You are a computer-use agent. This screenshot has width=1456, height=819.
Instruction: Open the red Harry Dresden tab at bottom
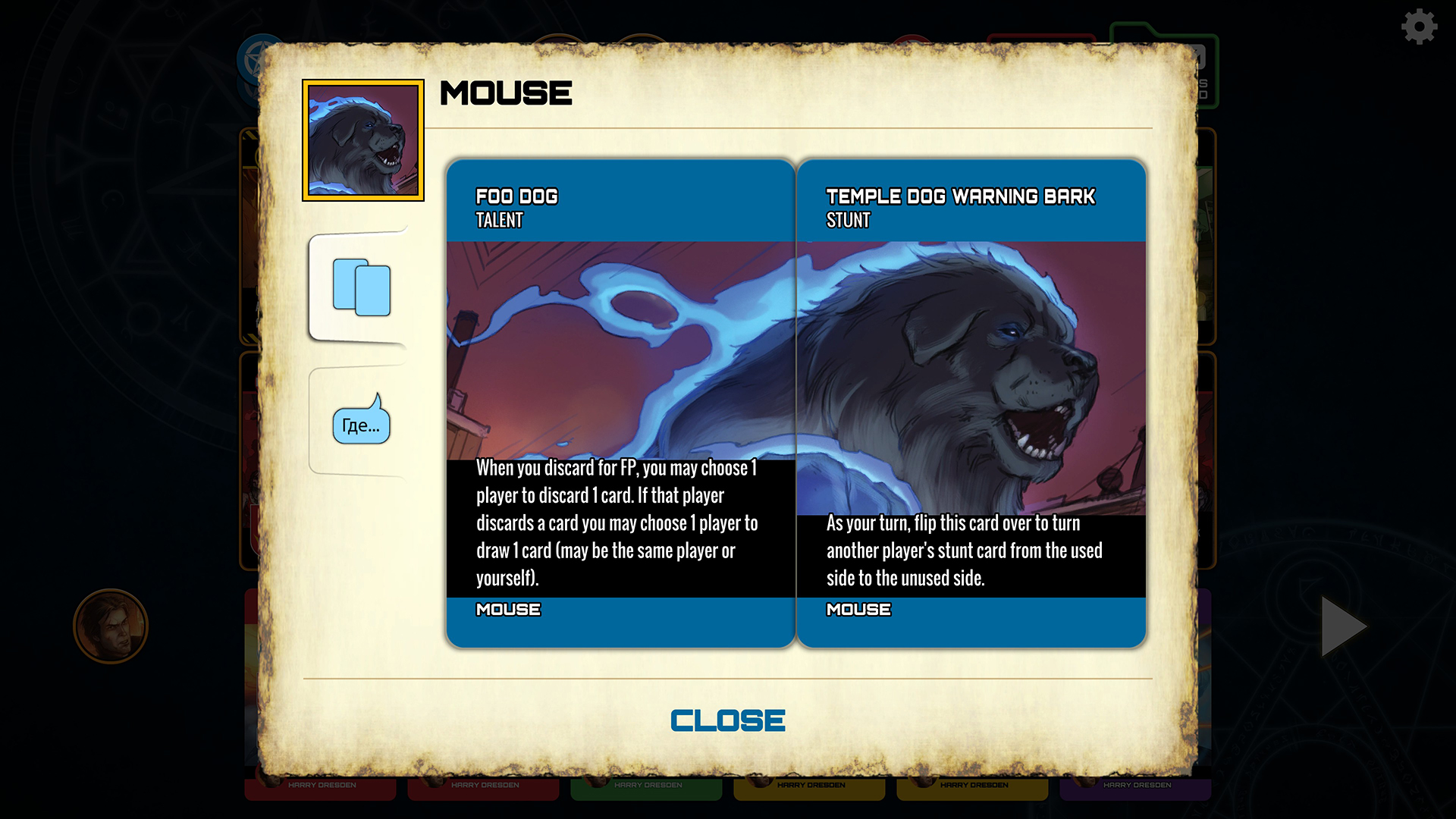[x=319, y=785]
